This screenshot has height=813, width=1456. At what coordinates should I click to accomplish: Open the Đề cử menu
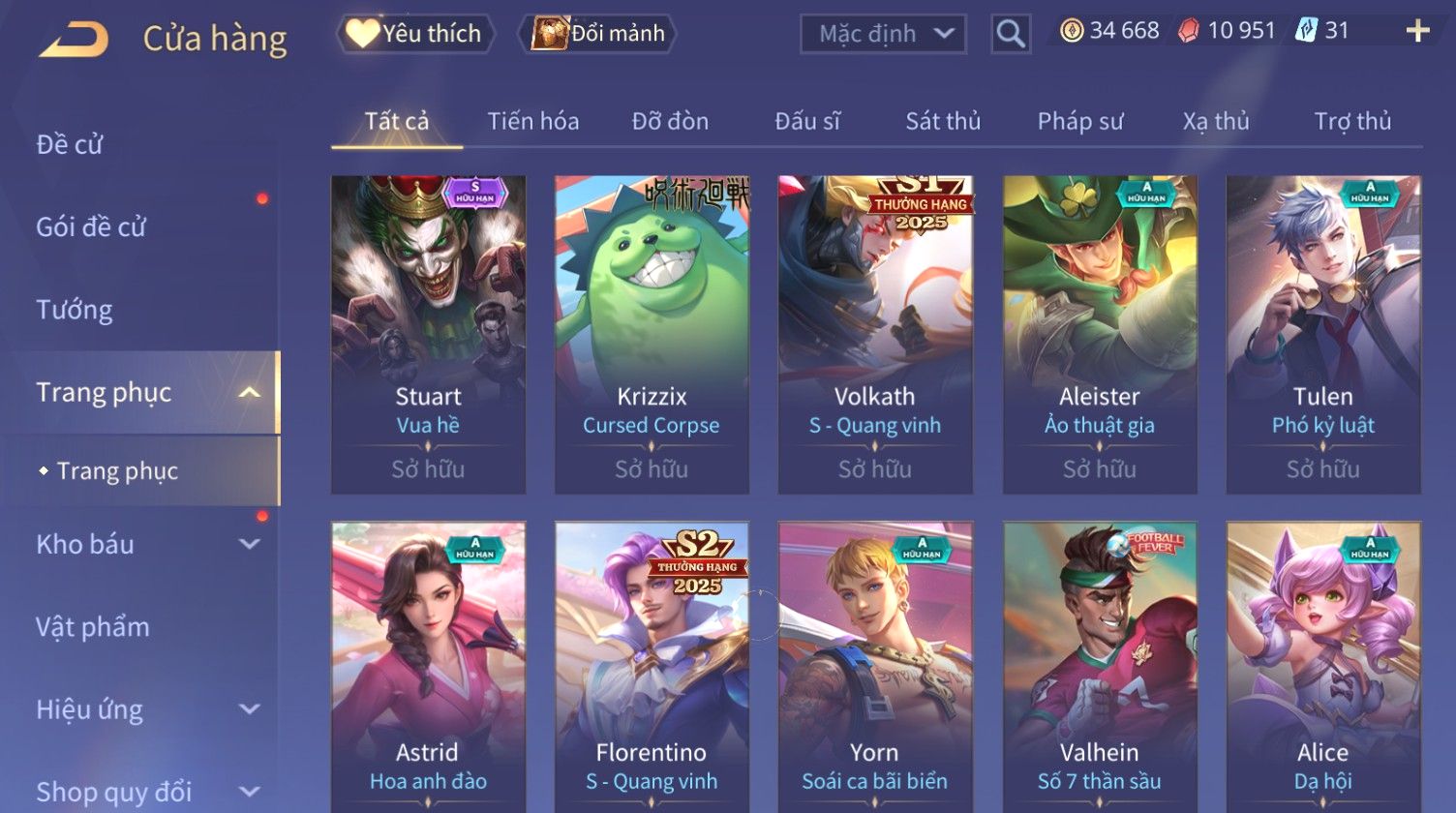pyautogui.click(x=70, y=145)
